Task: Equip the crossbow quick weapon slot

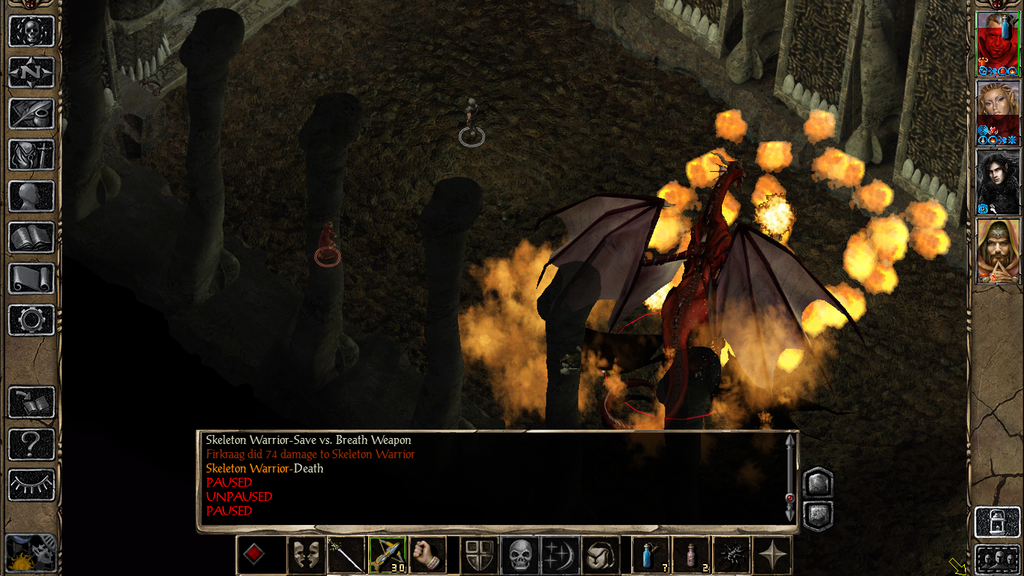Action: pos(387,555)
